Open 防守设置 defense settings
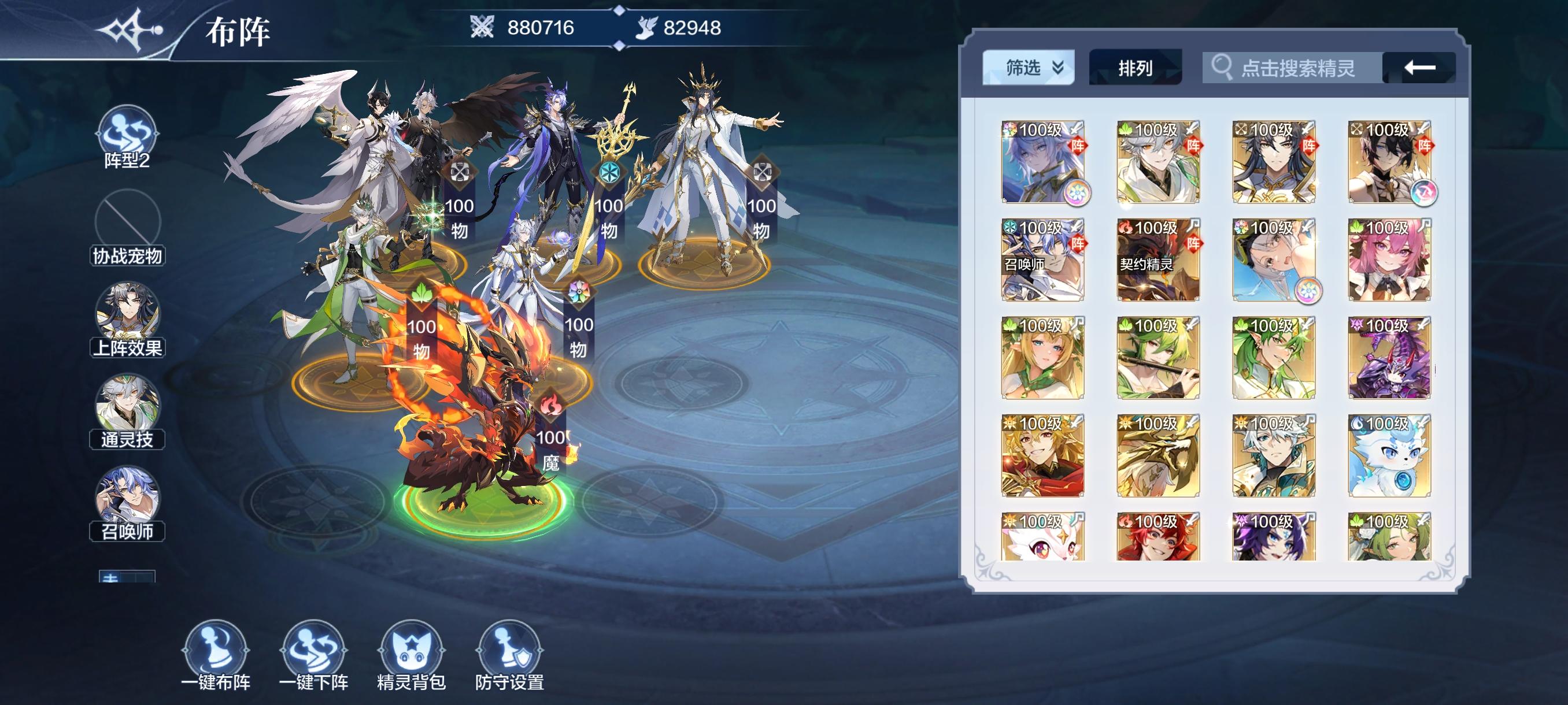 point(509,654)
